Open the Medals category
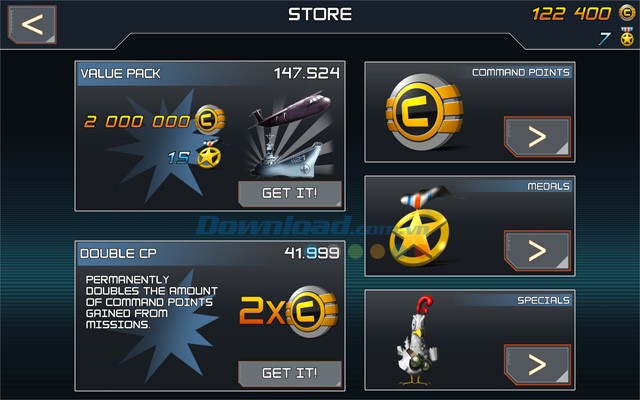640x400 pixels. click(537, 251)
